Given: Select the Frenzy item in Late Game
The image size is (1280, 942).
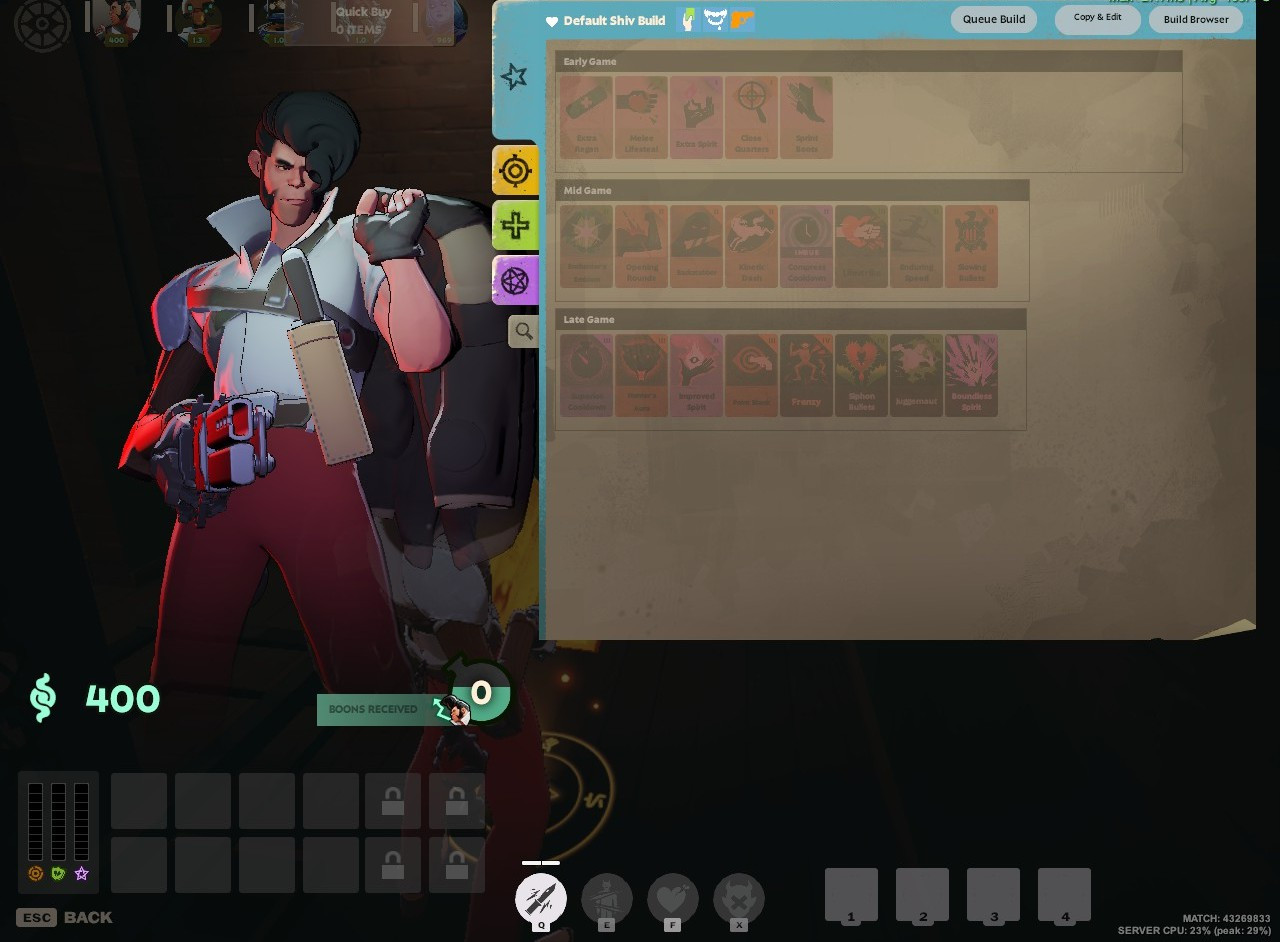Looking at the screenshot, I should pyautogui.click(x=806, y=374).
